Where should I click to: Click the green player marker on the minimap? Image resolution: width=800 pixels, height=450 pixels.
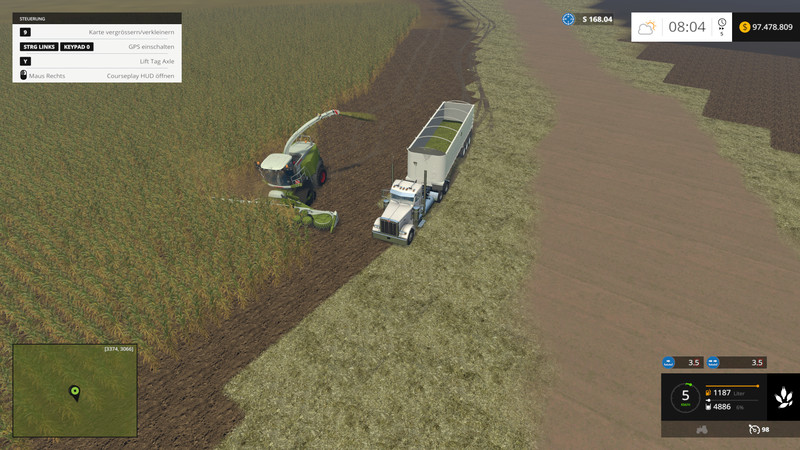coord(74,391)
